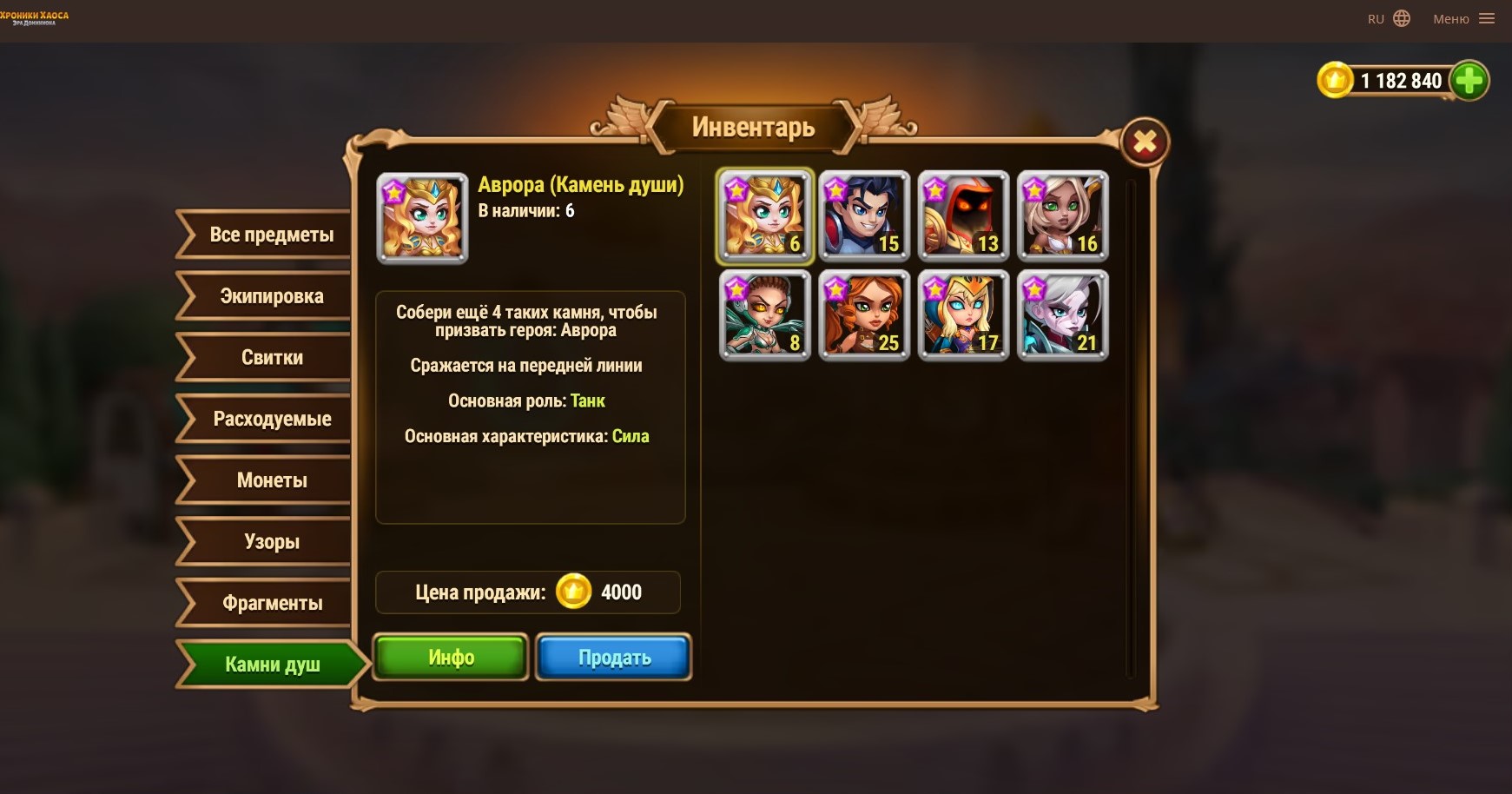Select the green masked hero soul stone (8)

click(x=764, y=315)
